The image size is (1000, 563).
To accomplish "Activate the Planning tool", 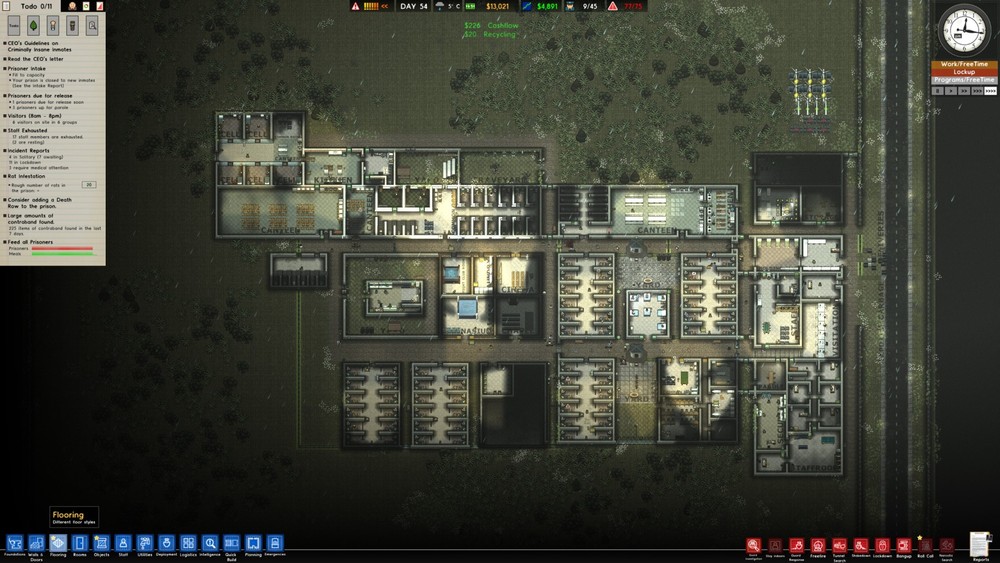I will click(253, 543).
